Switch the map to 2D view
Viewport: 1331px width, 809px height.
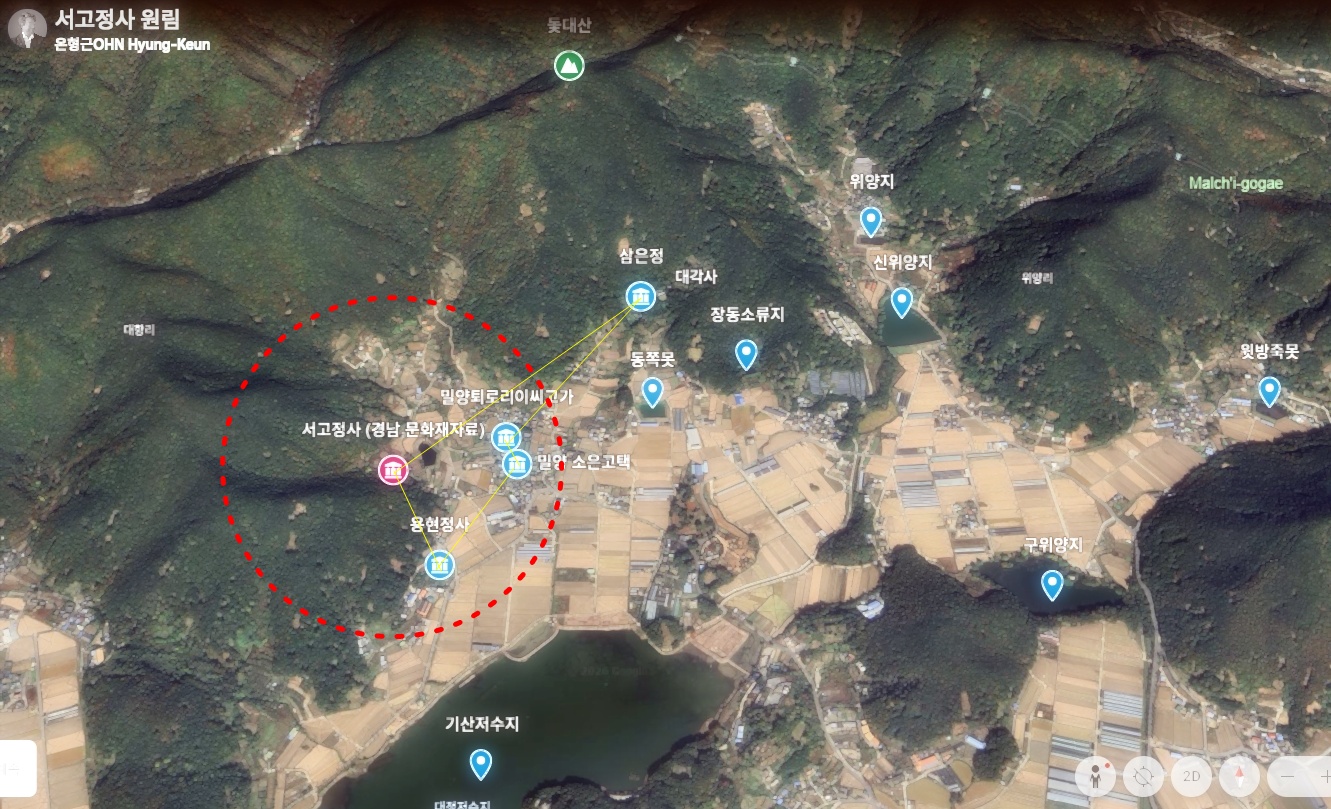pos(1191,777)
